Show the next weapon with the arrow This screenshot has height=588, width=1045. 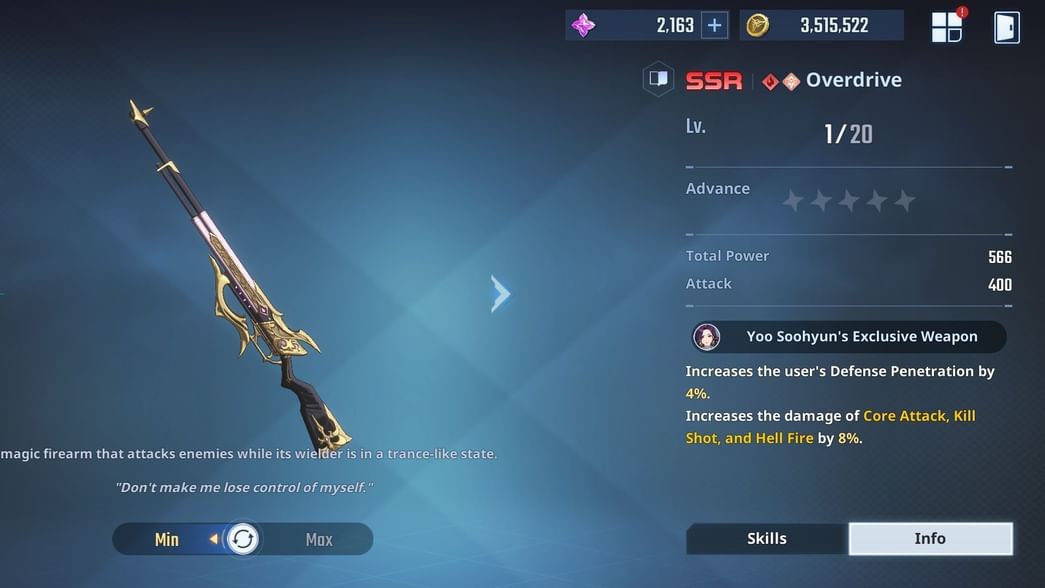tap(501, 293)
